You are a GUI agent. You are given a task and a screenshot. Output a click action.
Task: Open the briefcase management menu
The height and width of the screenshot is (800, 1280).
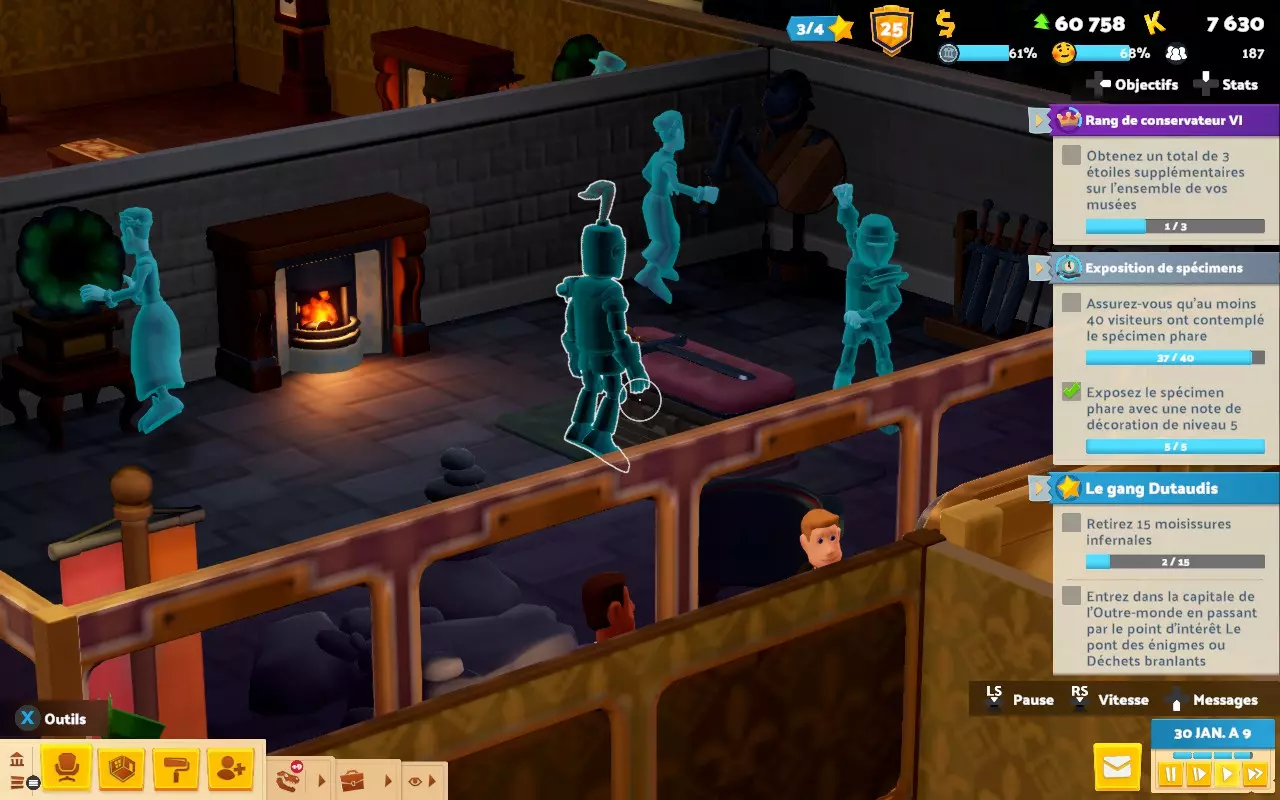coord(352,781)
